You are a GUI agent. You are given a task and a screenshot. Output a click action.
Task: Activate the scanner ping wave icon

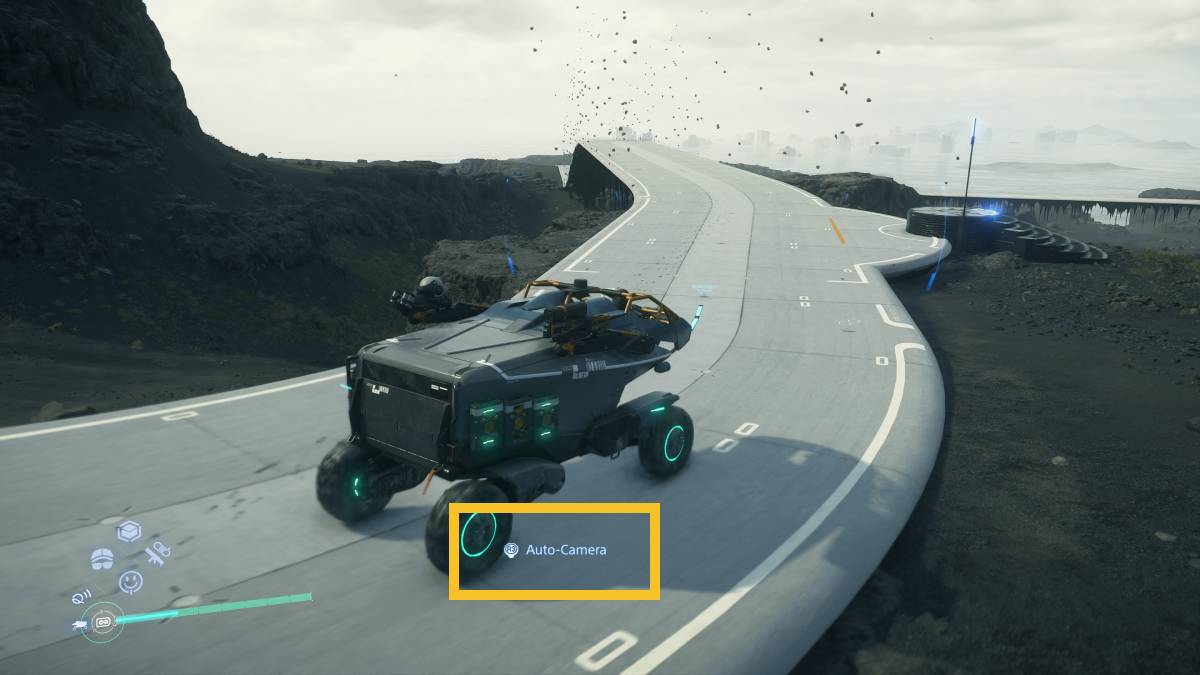click(82, 597)
